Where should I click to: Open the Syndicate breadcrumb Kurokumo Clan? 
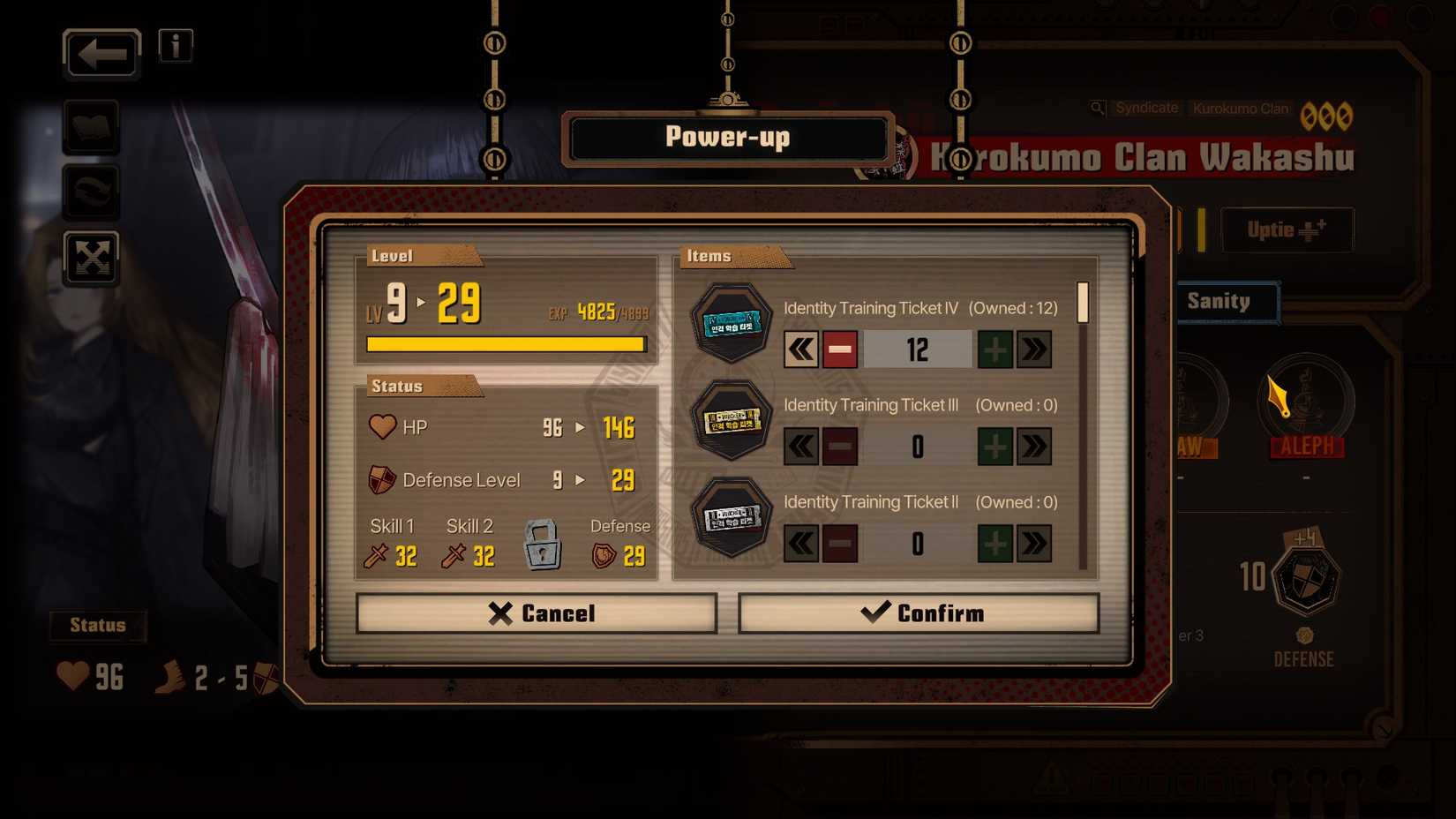click(x=1242, y=108)
